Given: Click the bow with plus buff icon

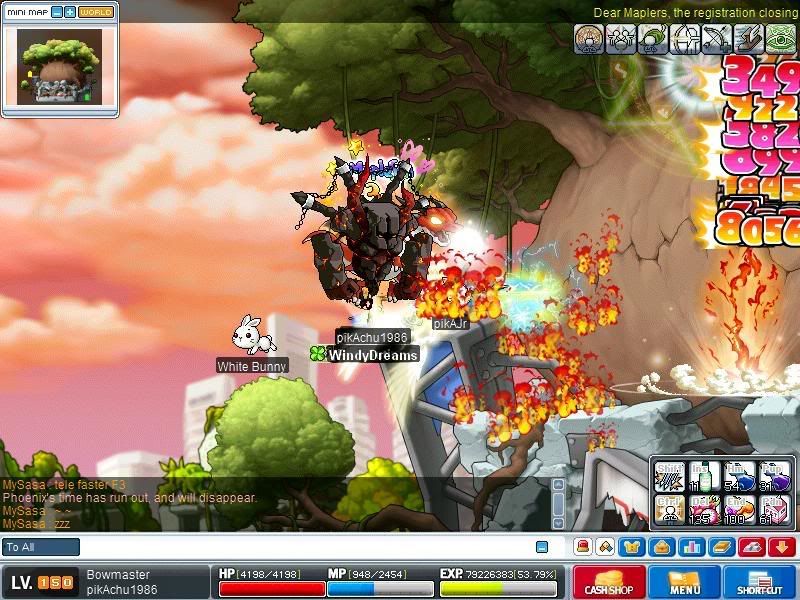Looking at the screenshot, I should click(x=717, y=38).
